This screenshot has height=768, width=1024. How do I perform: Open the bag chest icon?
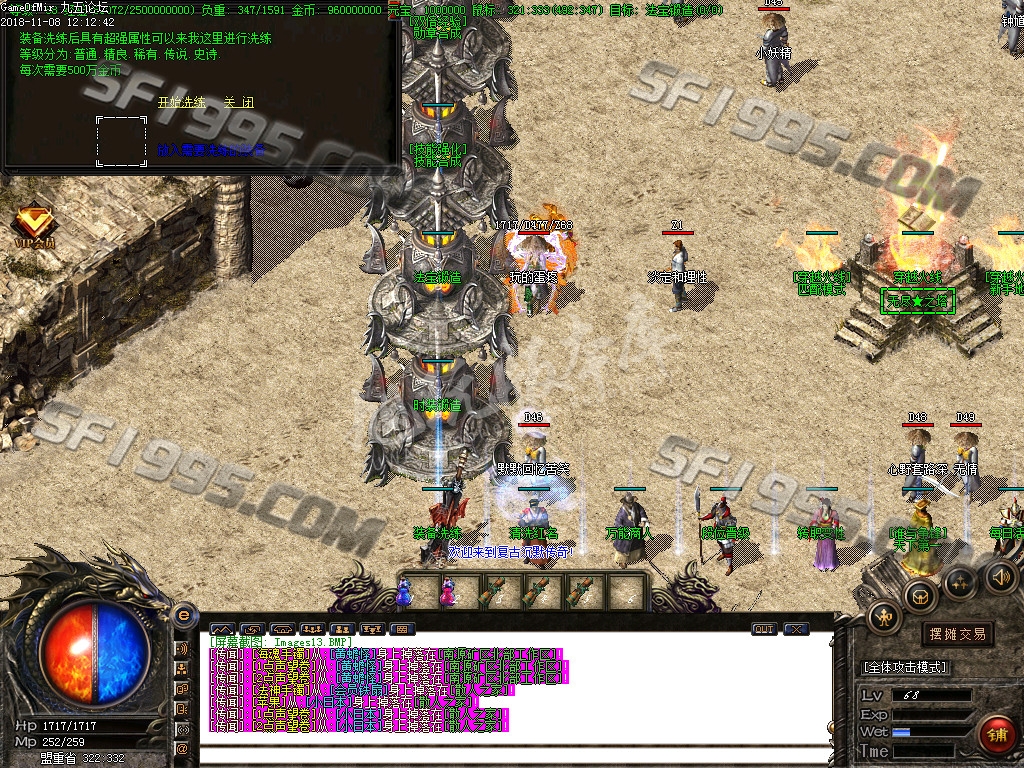(x=919, y=596)
